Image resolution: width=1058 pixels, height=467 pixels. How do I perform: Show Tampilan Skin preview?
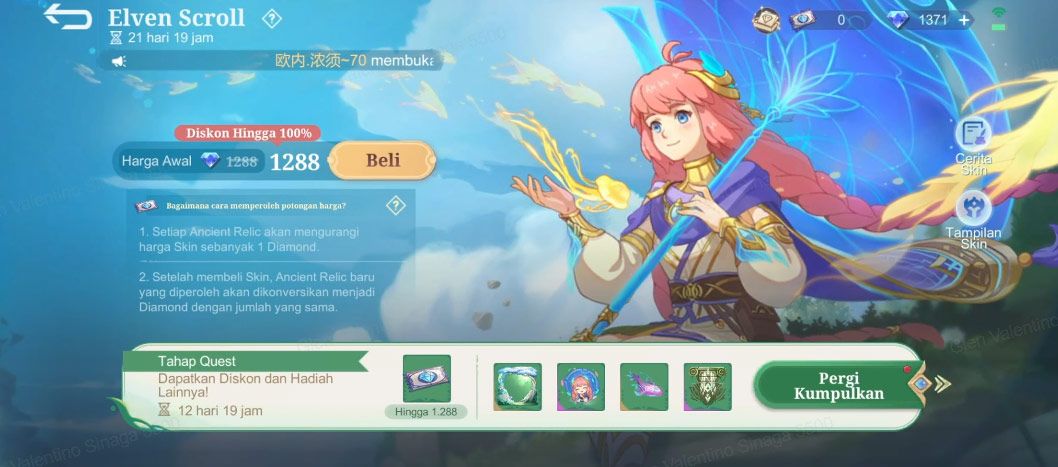(973, 219)
